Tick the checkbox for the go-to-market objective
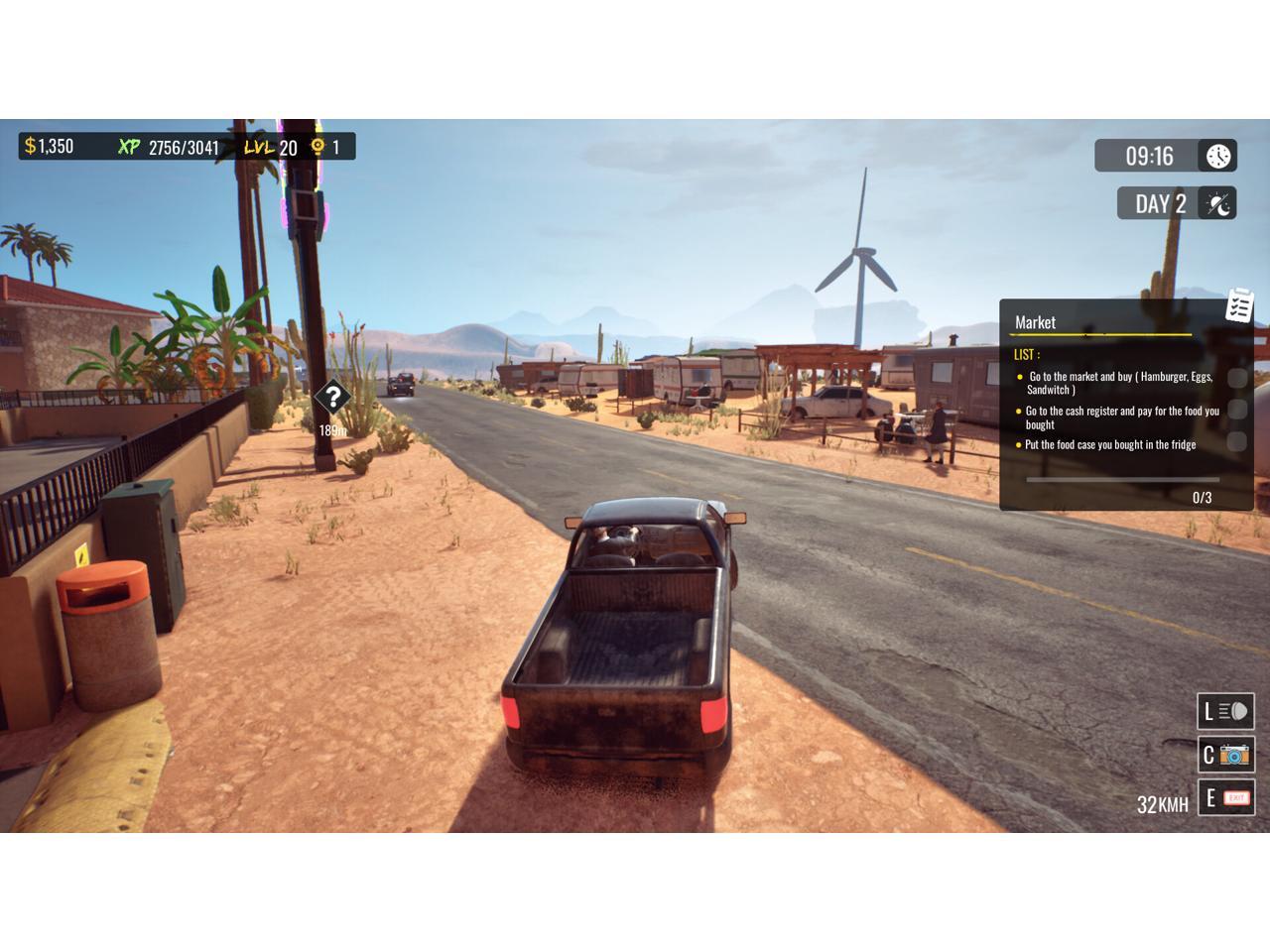The image size is (1270, 952). coord(1236,378)
